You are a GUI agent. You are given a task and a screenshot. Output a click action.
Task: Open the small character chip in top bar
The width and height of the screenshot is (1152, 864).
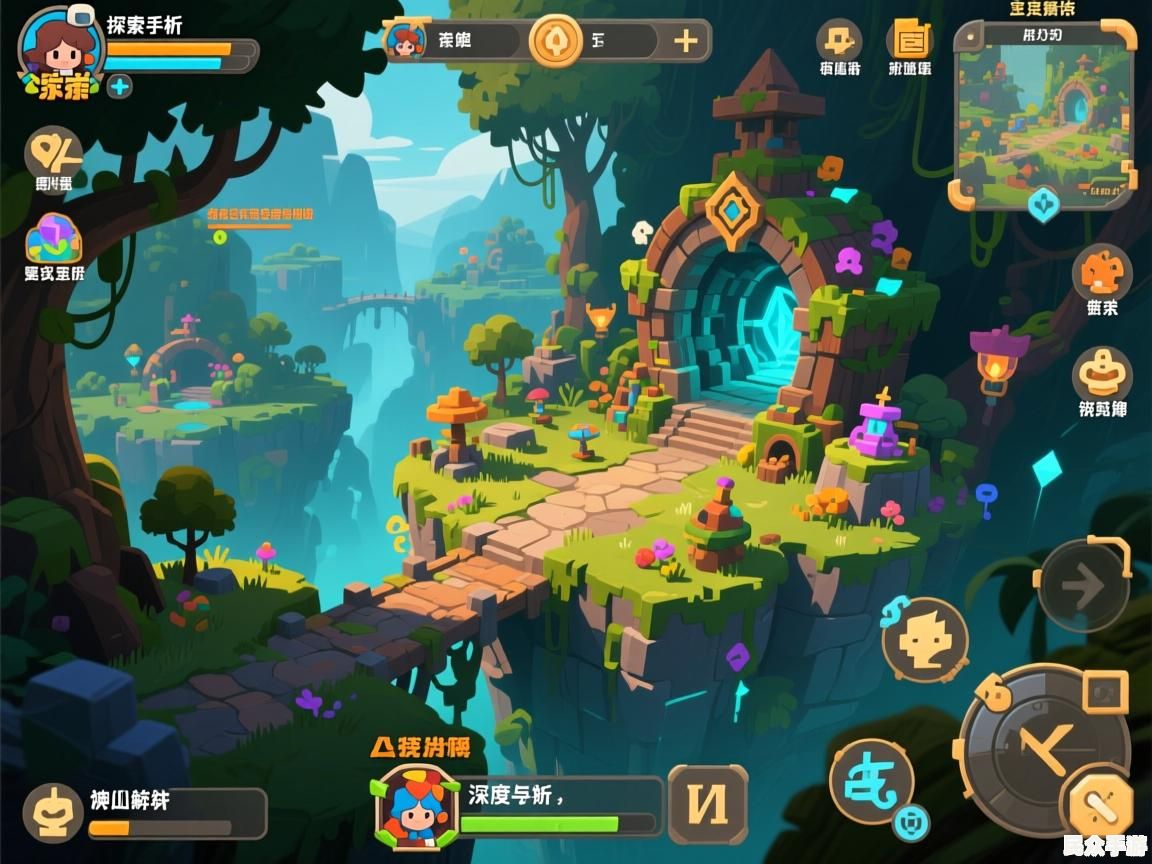pyautogui.click(x=405, y=41)
